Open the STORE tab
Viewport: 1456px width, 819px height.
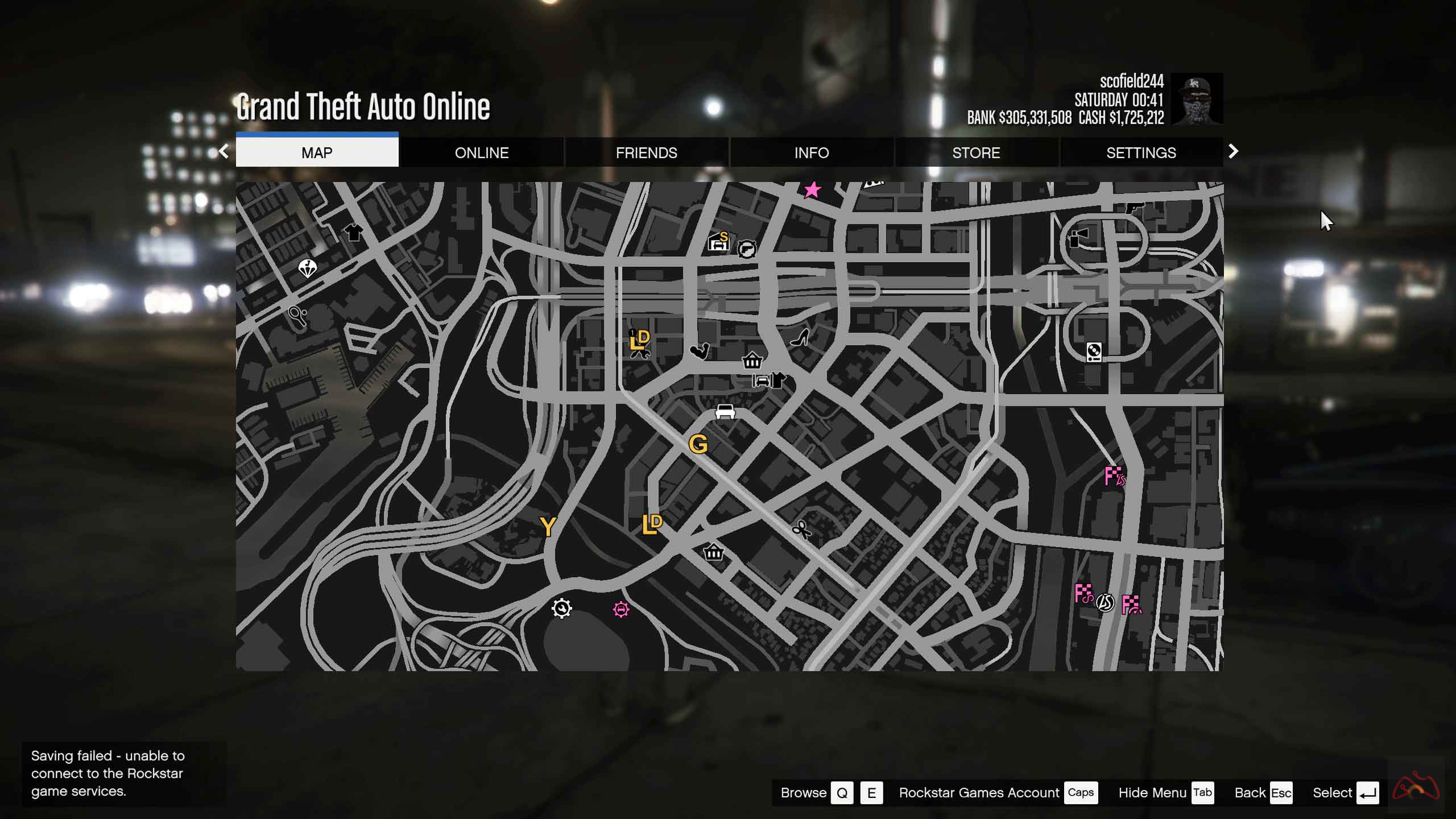[x=976, y=152]
